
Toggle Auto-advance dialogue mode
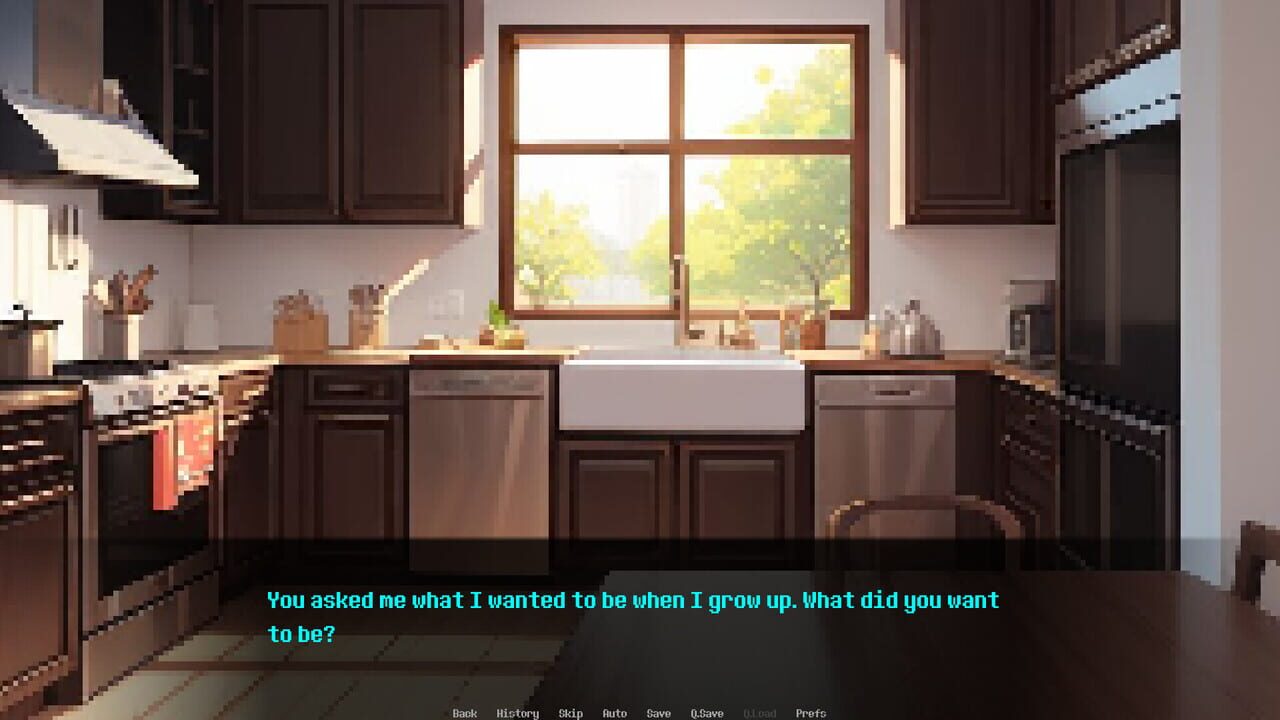[x=613, y=713]
